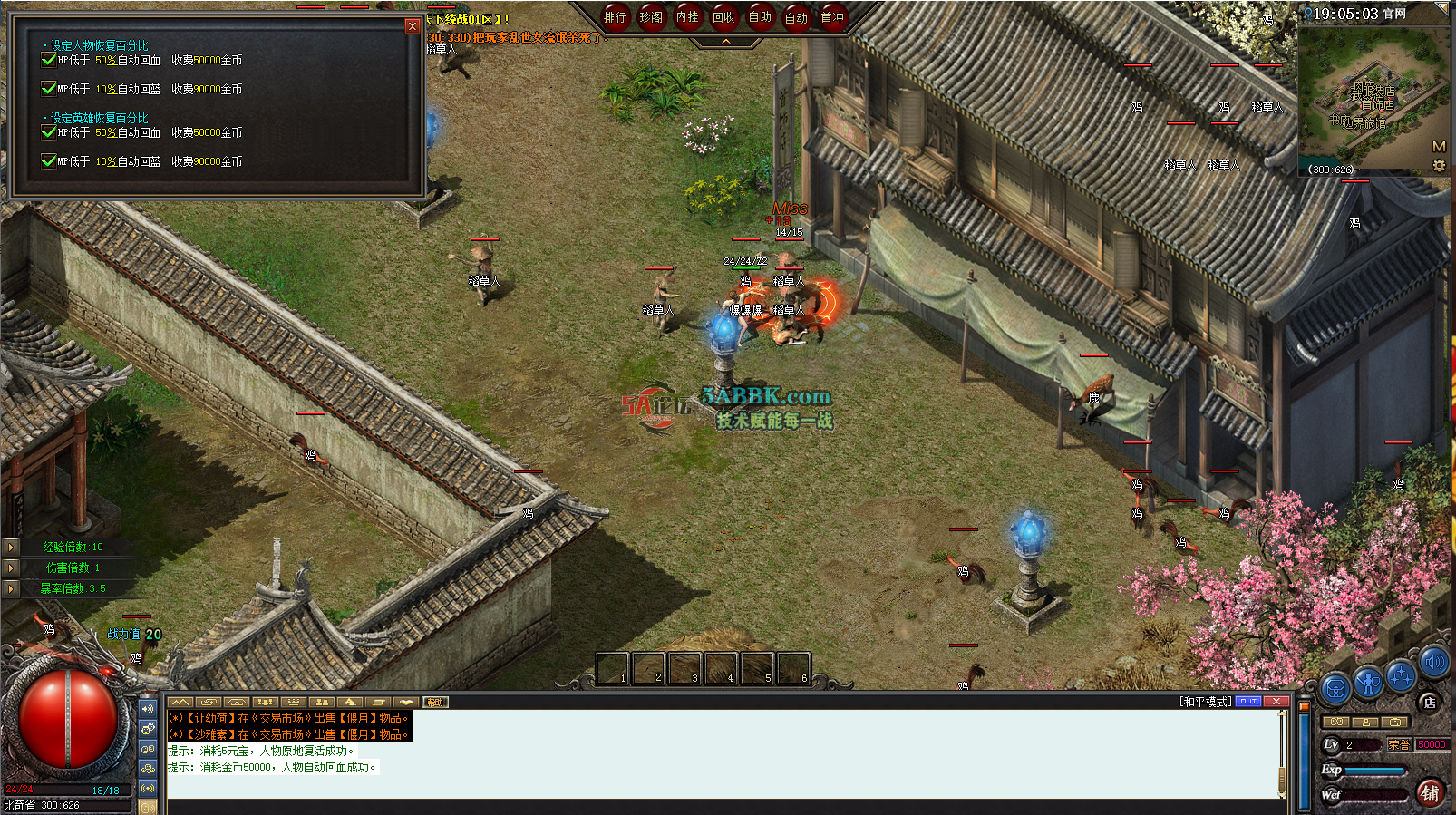Open the 自助 self-service menu
The image size is (1456, 815).
(760, 17)
